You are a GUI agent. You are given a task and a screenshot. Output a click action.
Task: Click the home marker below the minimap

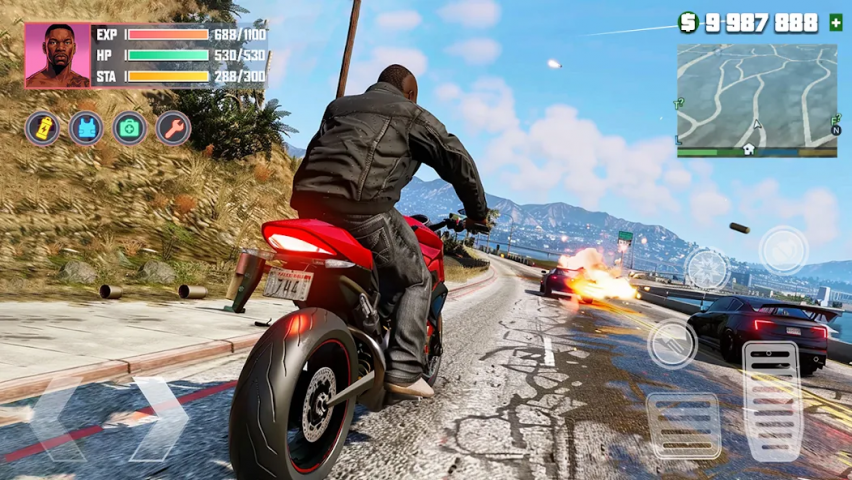coord(748,150)
